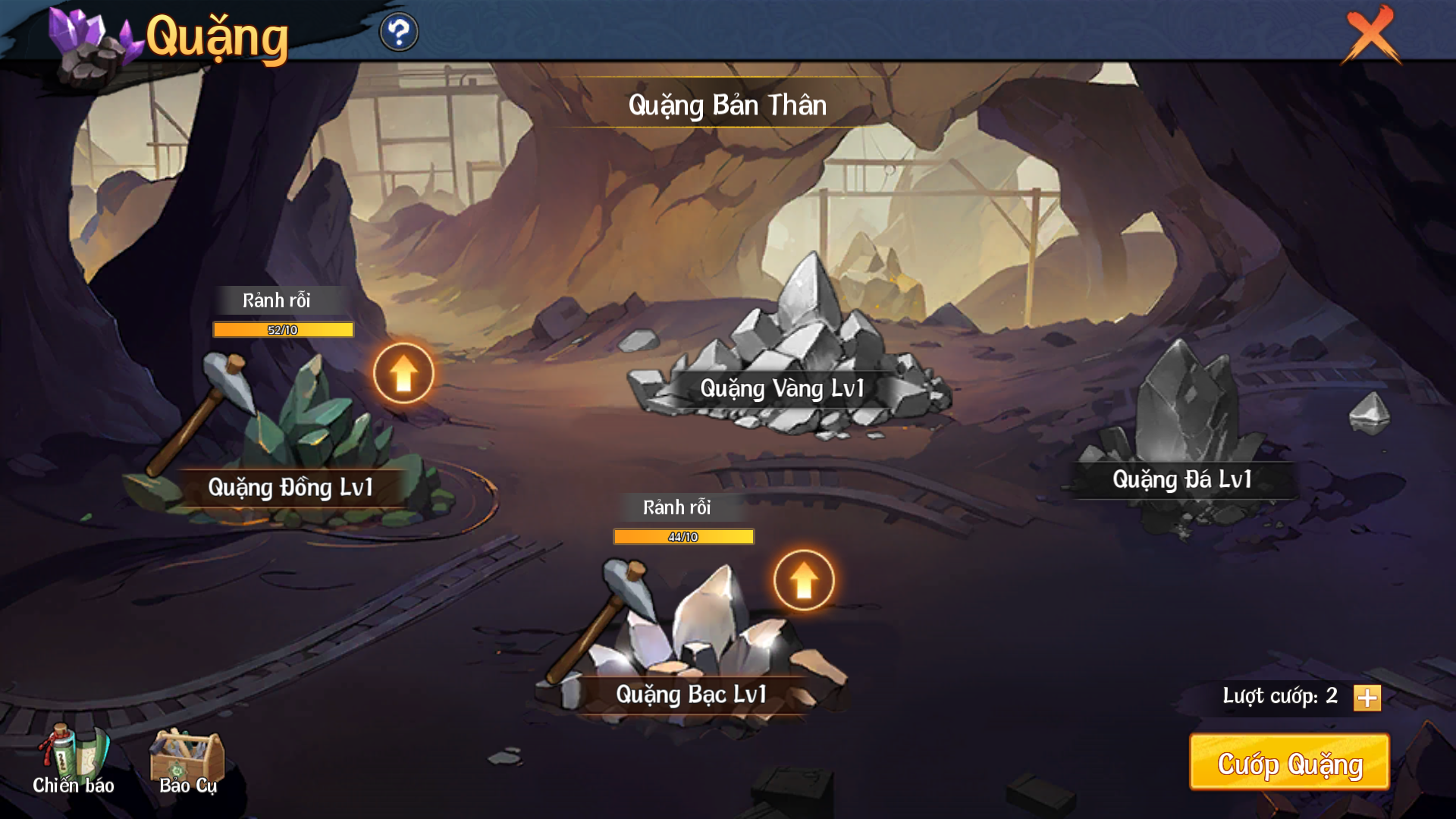Upgrade the Quặng Đồng copper mine

(x=403, y=373)
